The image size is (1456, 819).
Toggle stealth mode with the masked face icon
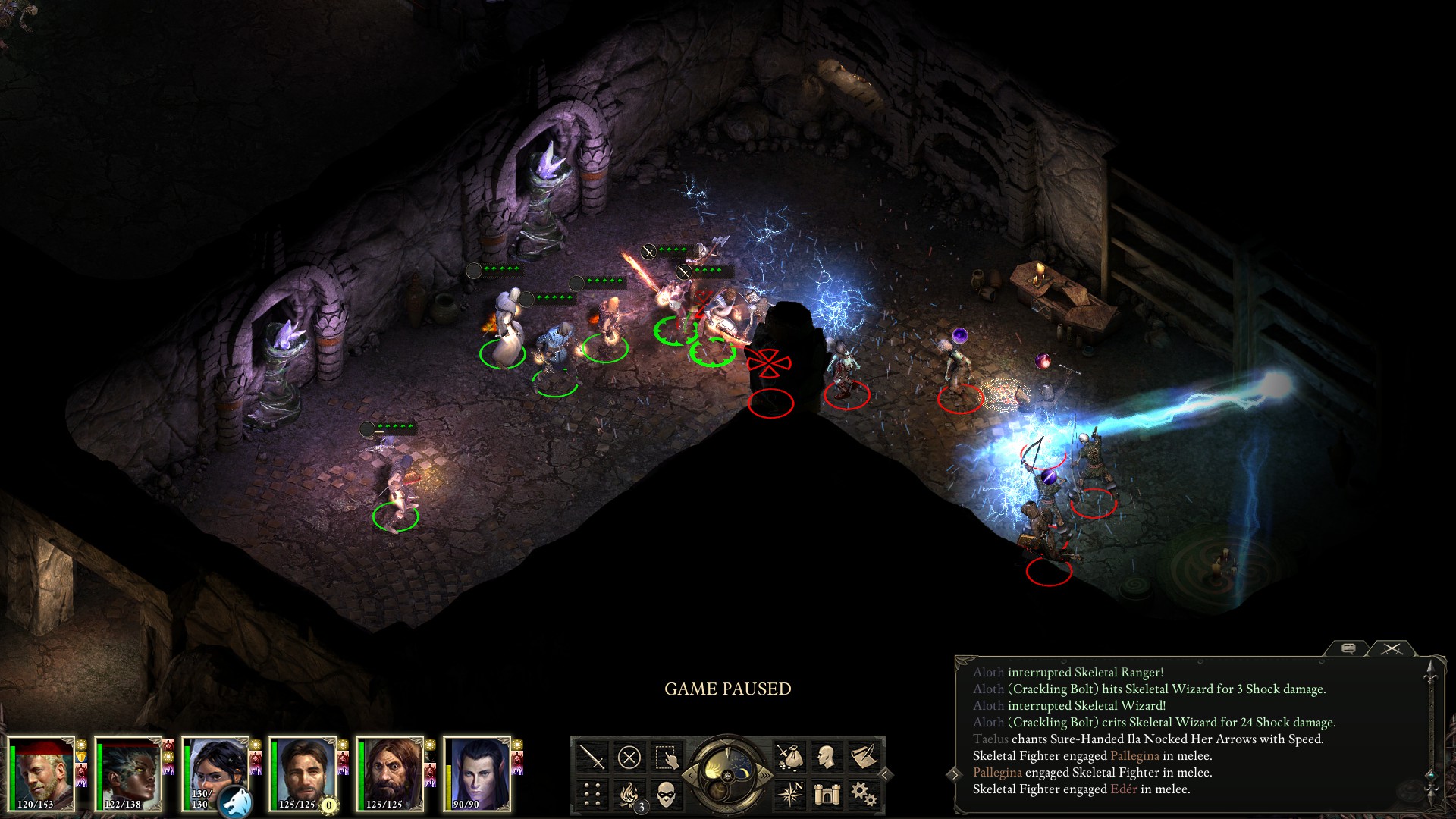click(666, 794)
